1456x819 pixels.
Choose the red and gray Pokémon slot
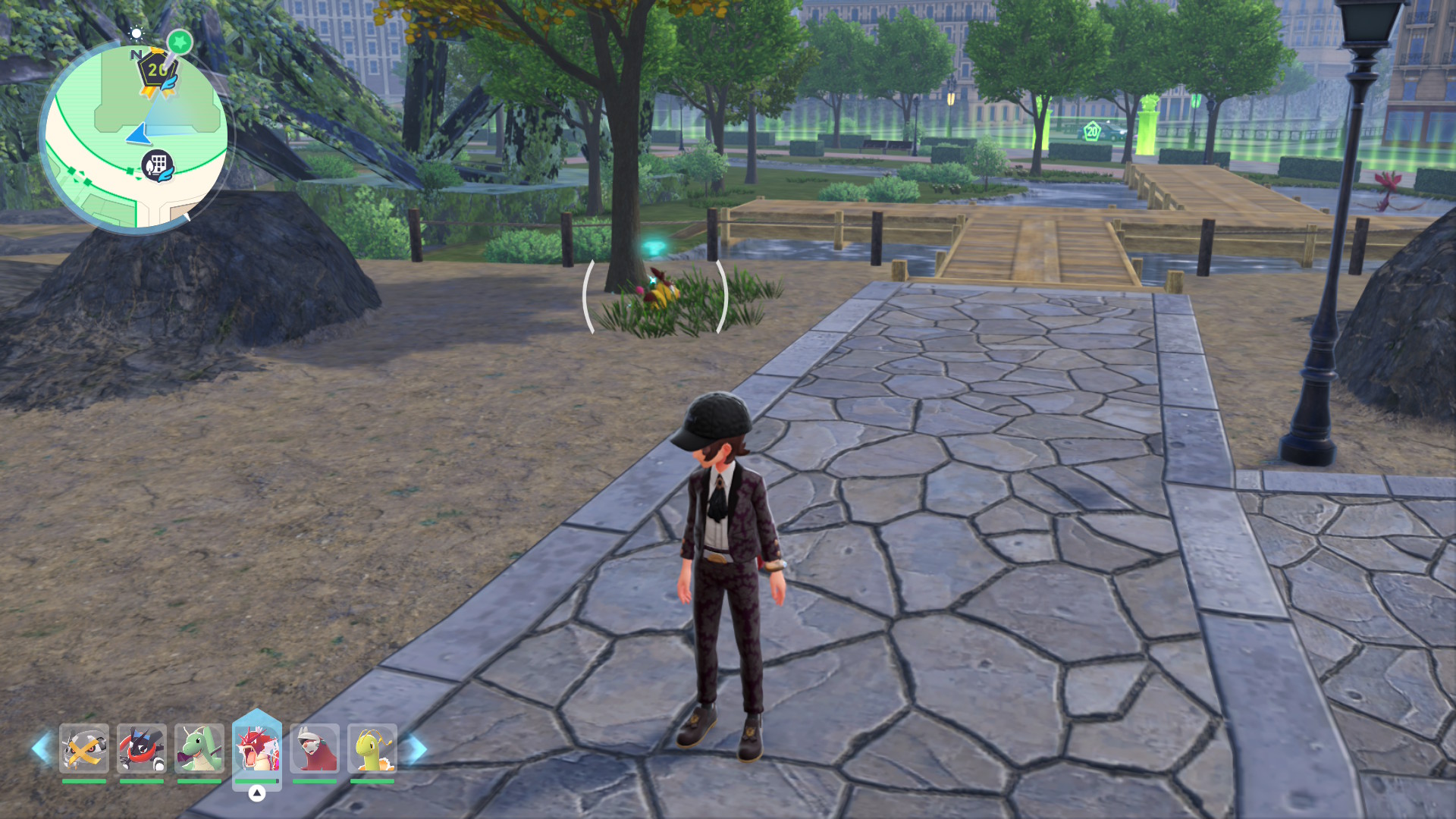(315, 748)
